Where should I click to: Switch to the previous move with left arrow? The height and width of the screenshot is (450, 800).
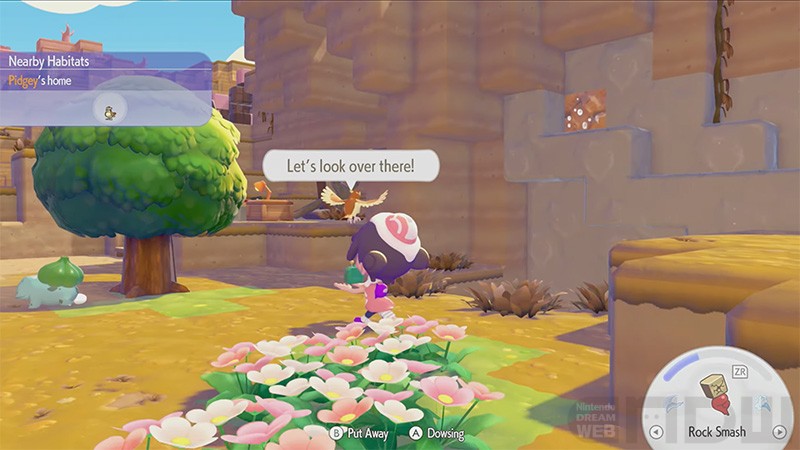tap(655, 432)
